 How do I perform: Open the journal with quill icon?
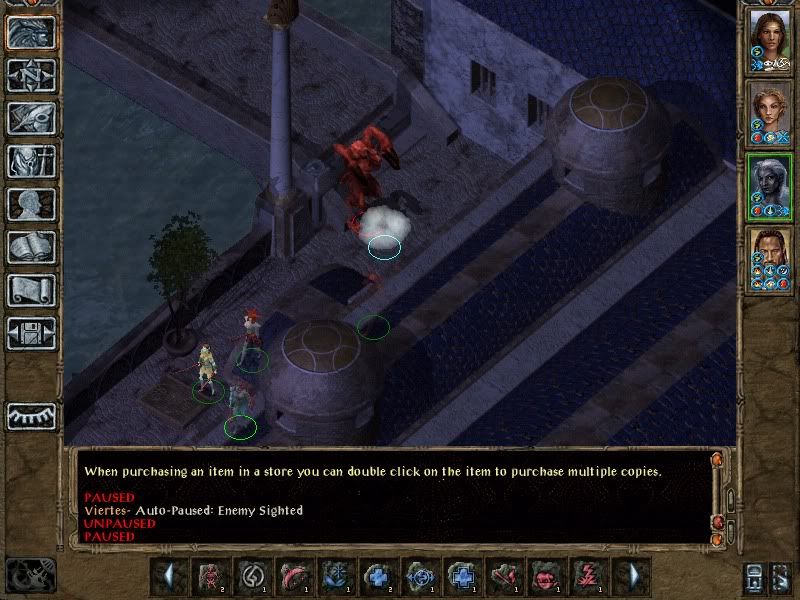31,118
